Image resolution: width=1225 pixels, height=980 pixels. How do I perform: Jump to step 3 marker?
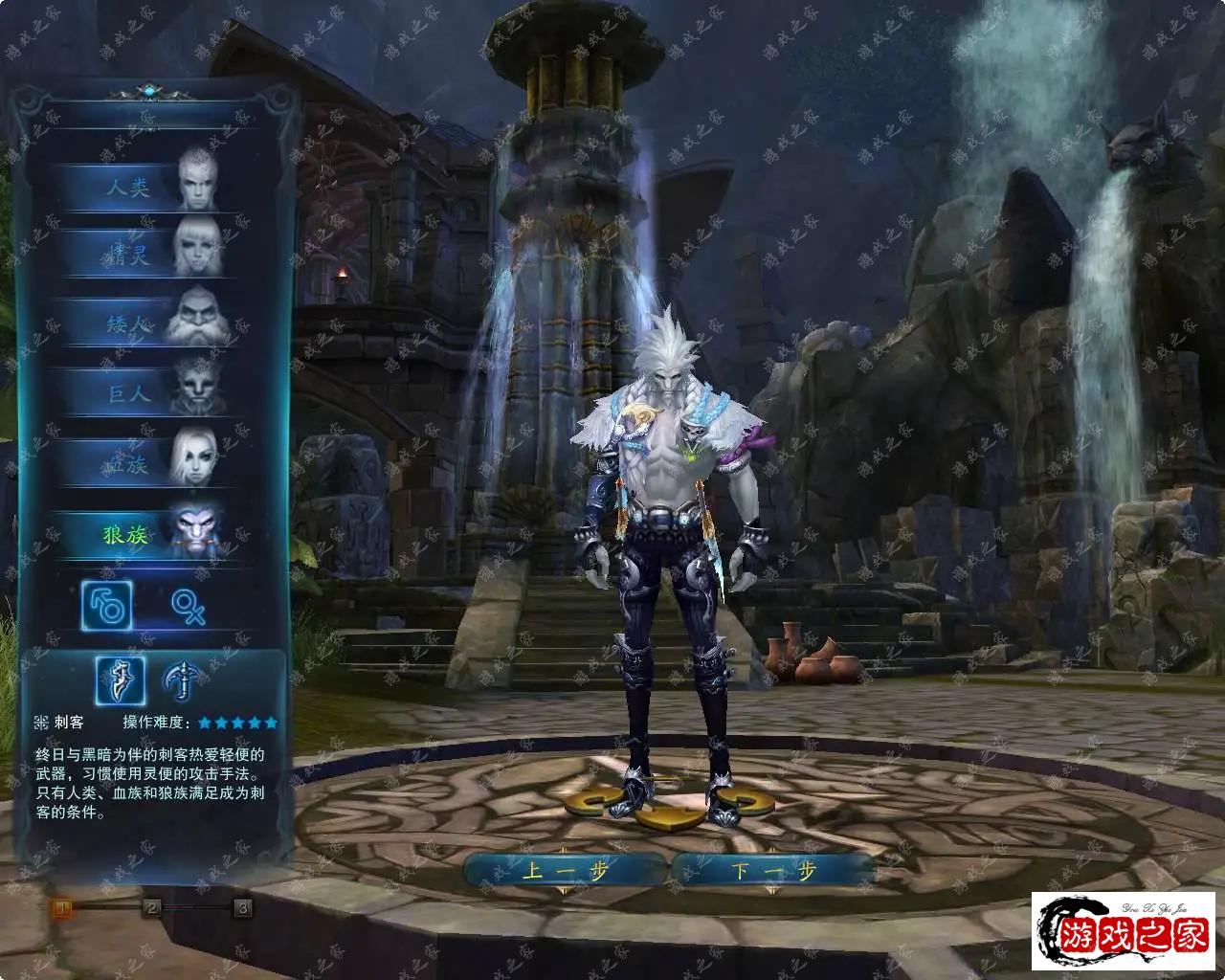[x=243, y=907]
